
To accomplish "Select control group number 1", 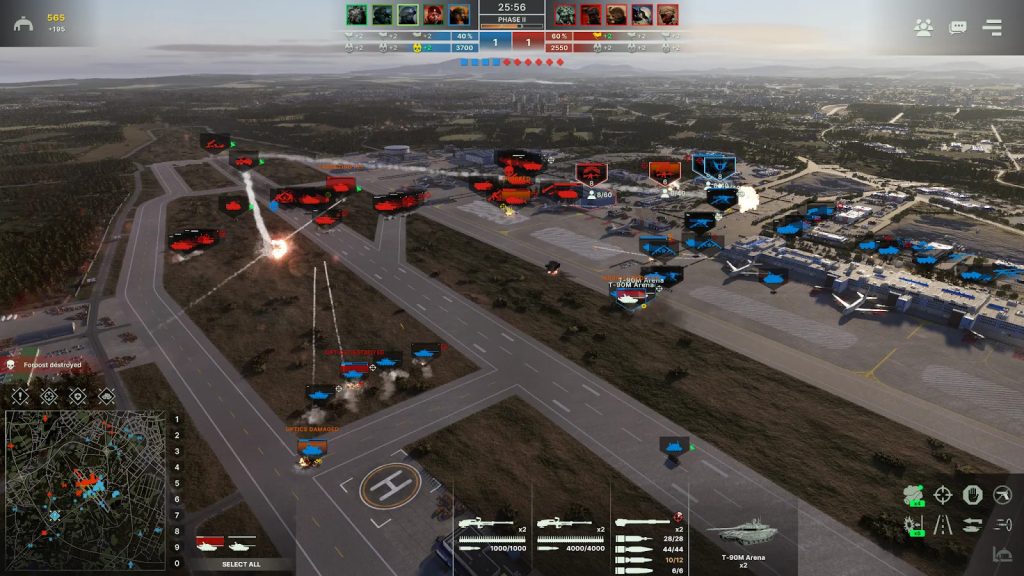I will (x=177, y=420).
